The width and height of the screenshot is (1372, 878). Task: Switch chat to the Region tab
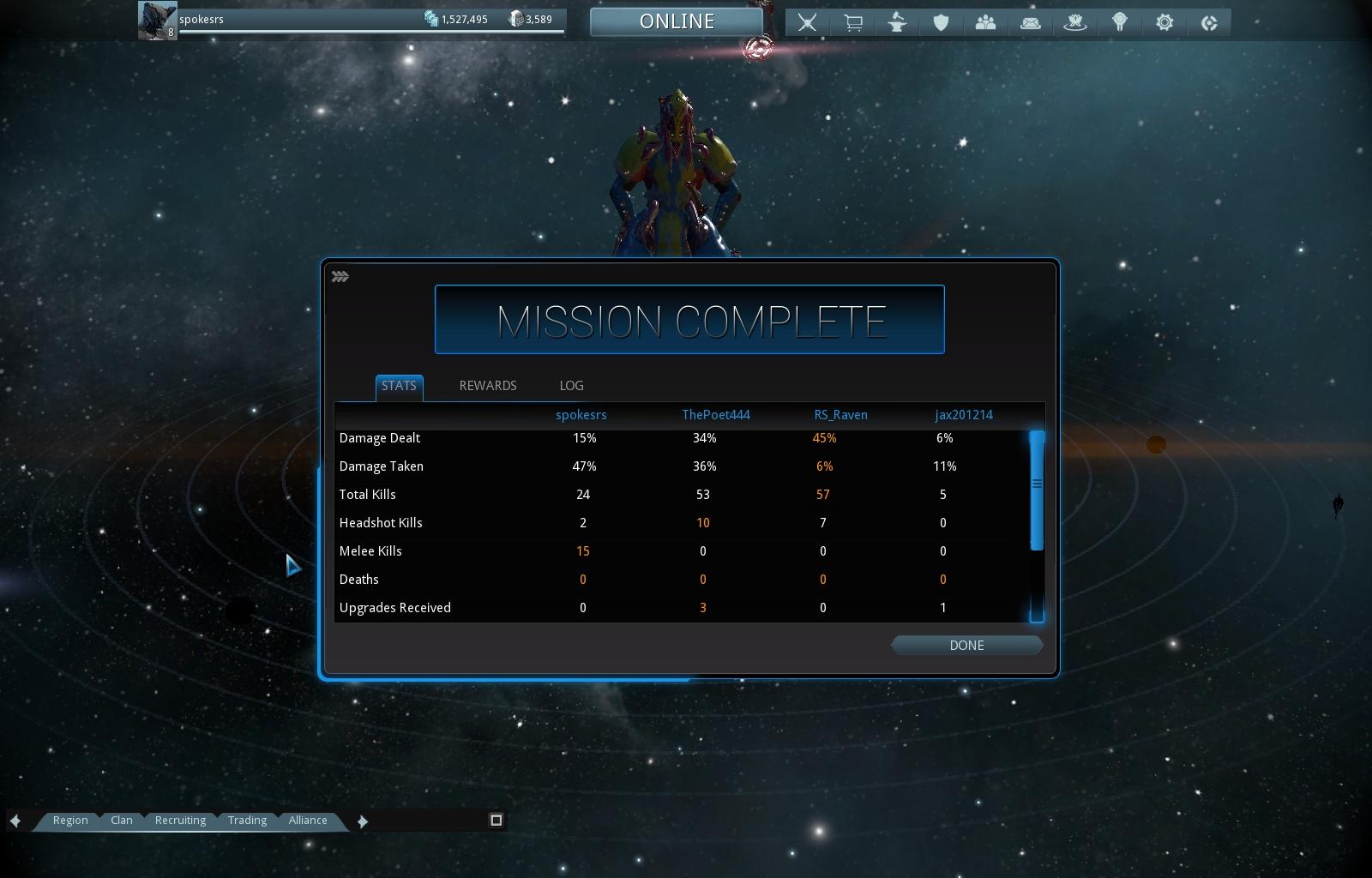click(x=70, y=821)
